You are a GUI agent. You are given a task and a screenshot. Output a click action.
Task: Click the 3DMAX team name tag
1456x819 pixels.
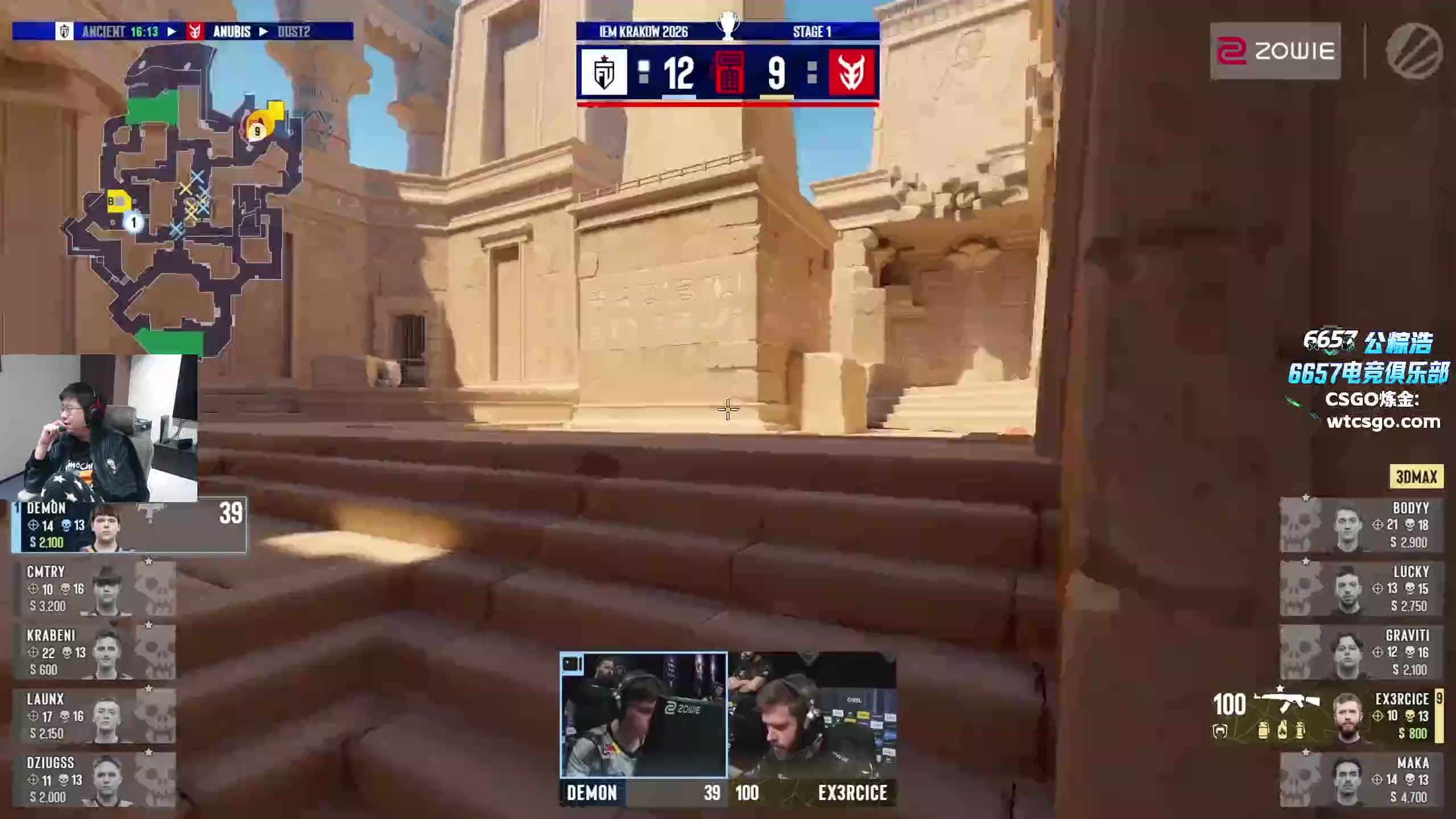(x=1416, y=477)
